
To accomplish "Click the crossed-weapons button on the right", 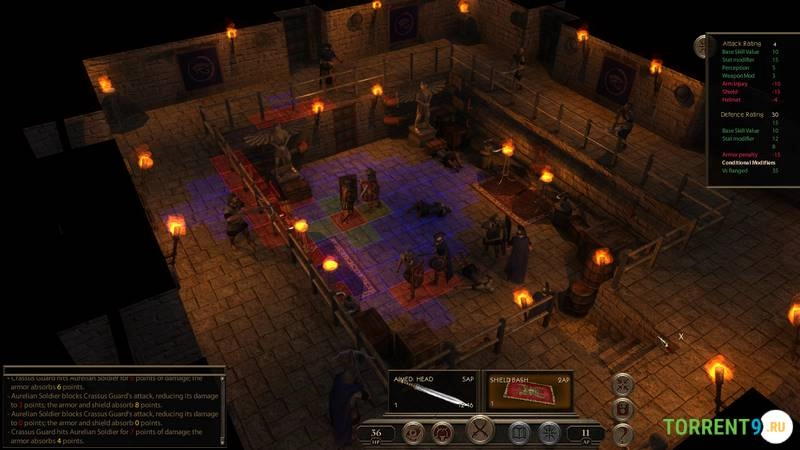I will click(x=623, y=383).
